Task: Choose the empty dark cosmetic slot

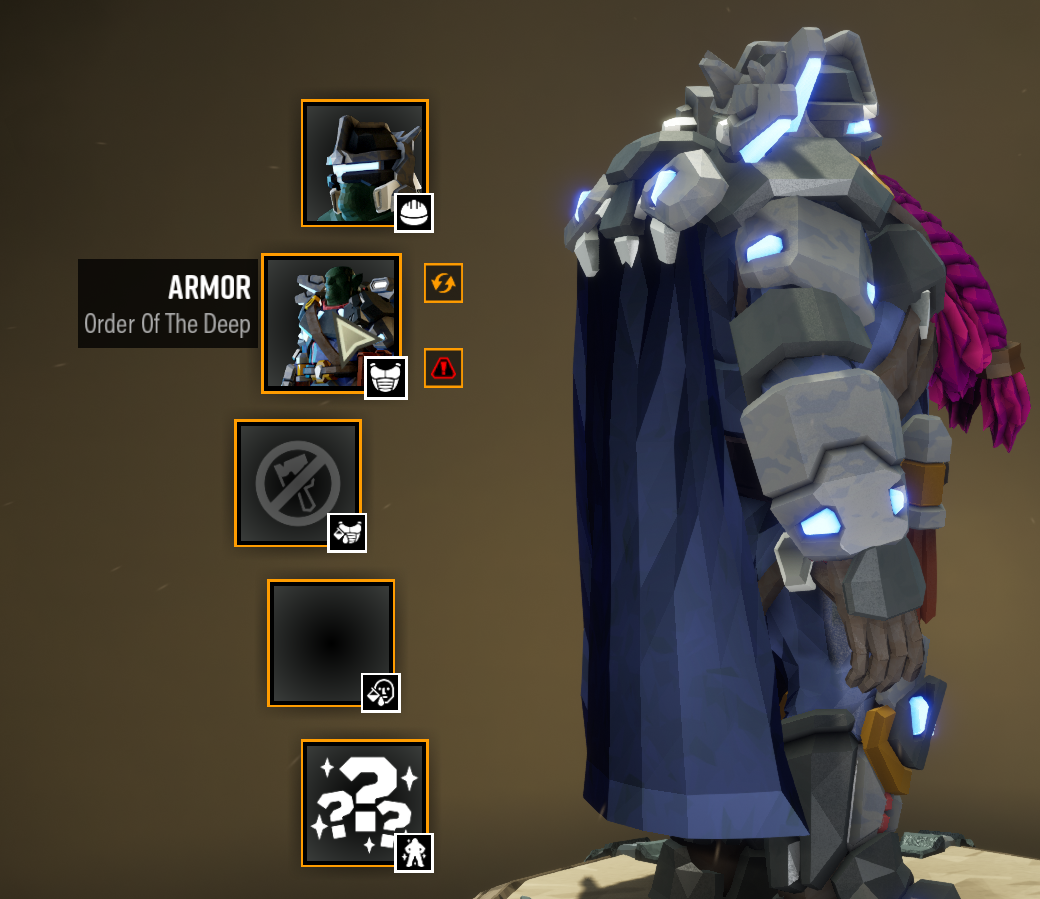Action: [x=331, y=643]
